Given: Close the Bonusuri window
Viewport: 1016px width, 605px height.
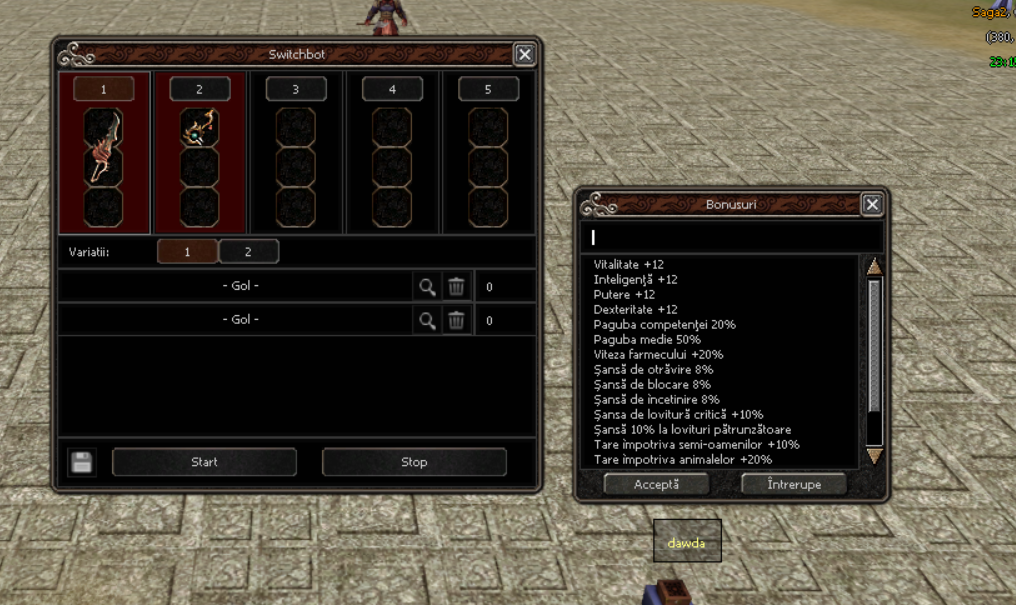Looking at the screenshot, I should tap(872, 204).
